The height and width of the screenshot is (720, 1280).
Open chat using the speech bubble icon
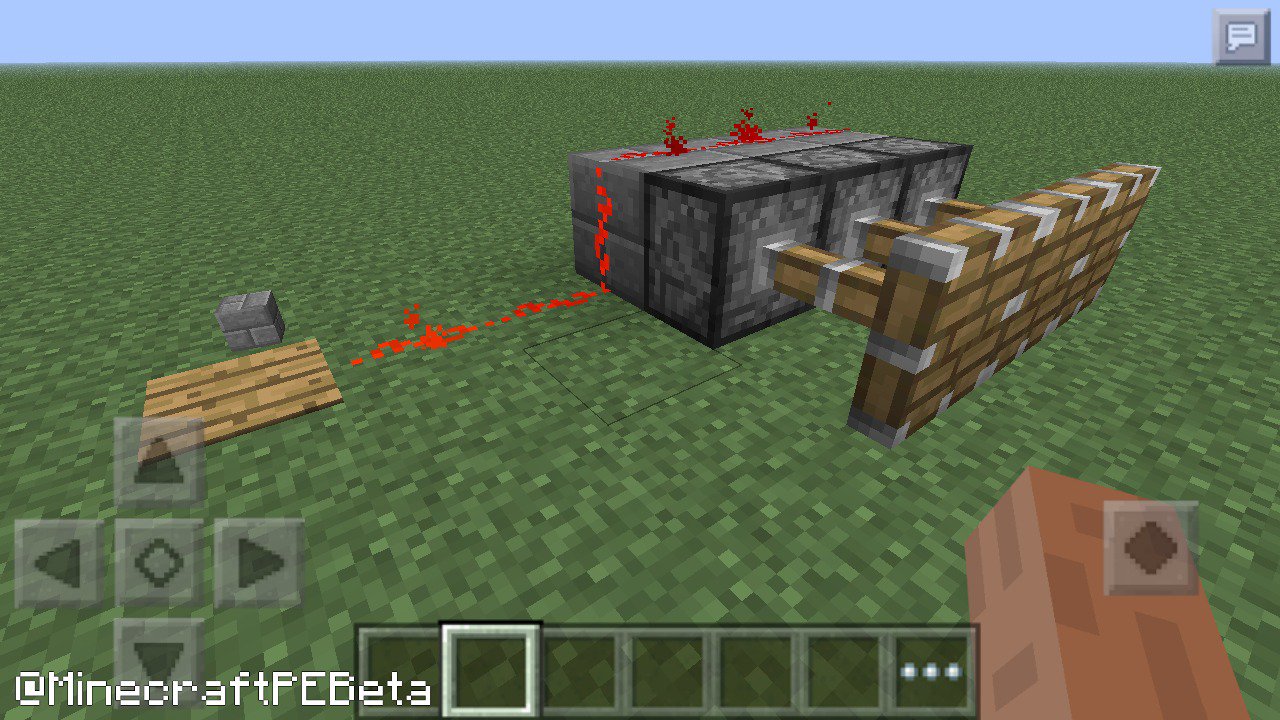[1243, 36]
